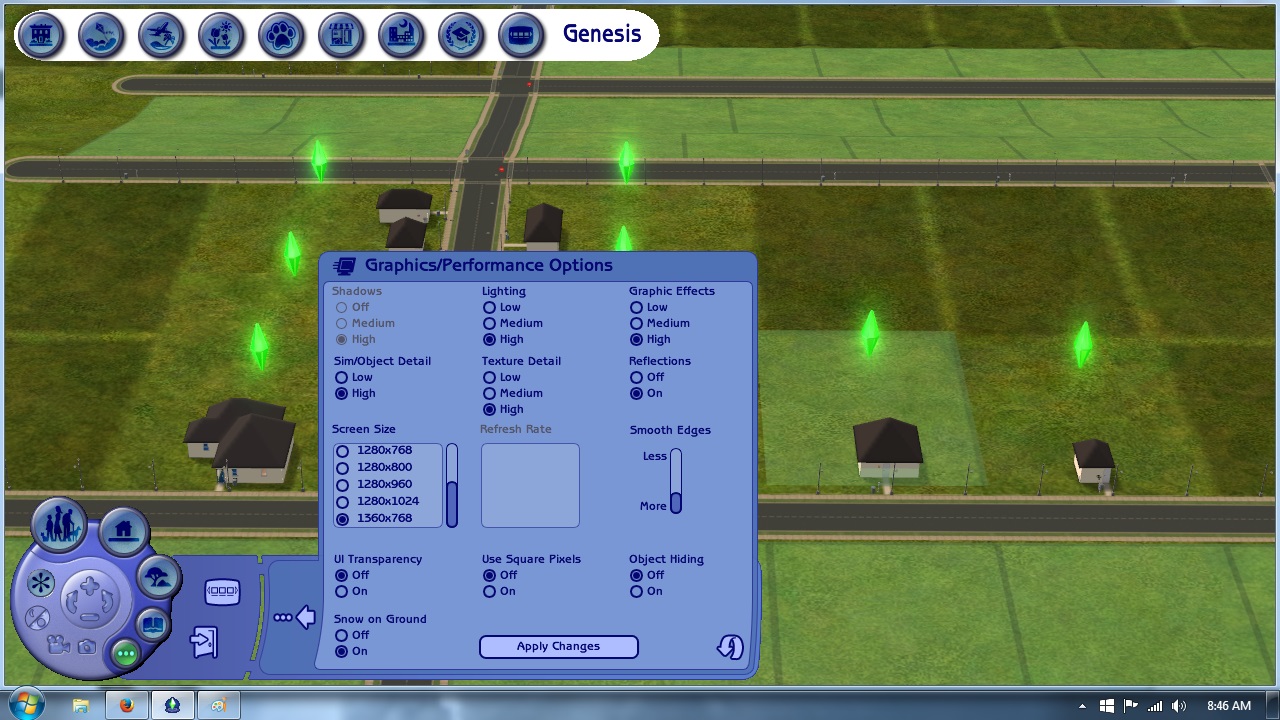Image resolution: width=1280 pixels, height=720 pixels.
Task: Select the flower flora decorations icon
Action: pyautogui.click(x=221, y=35)
